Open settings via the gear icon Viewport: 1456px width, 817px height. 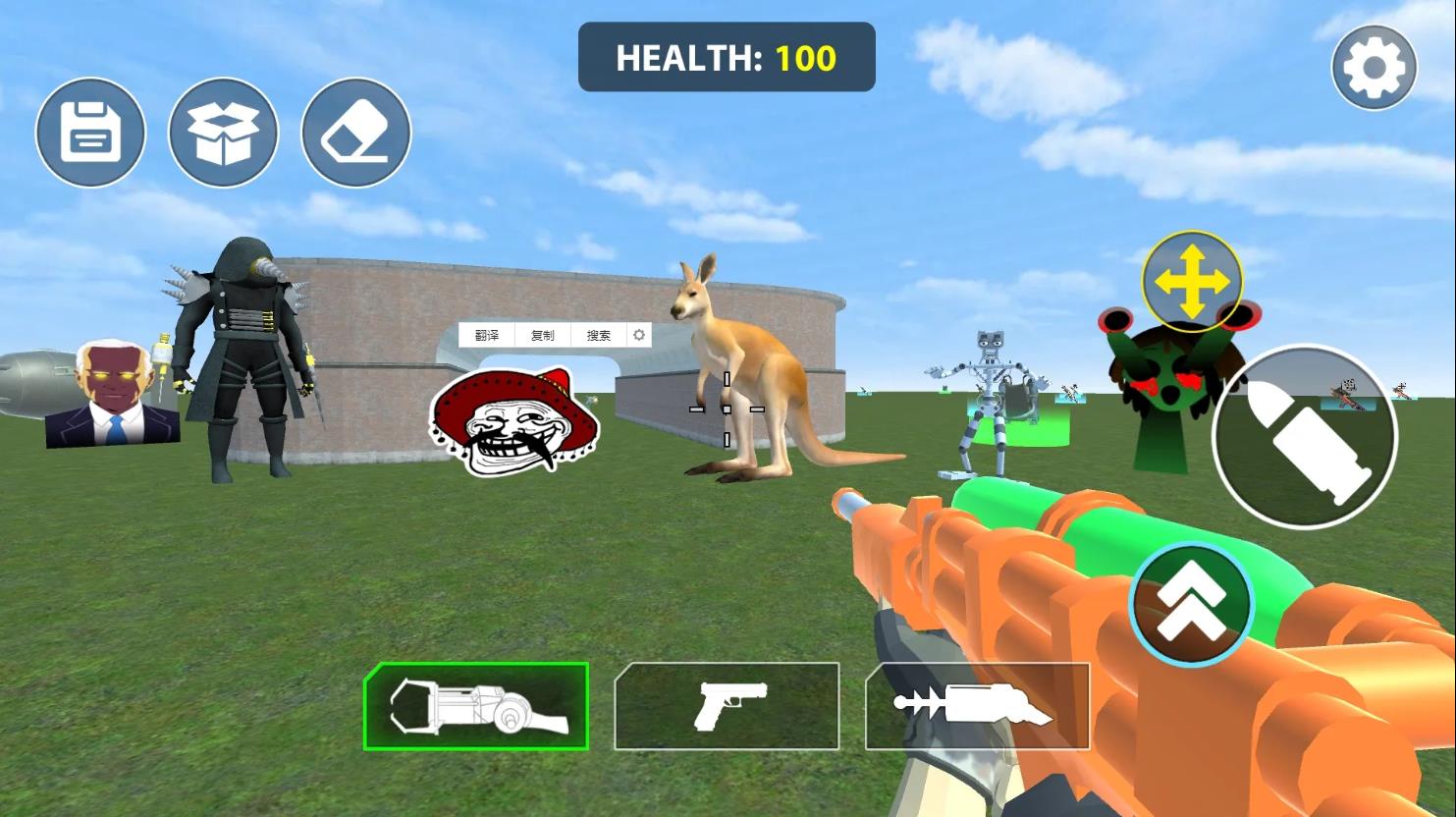point(1374,67)
